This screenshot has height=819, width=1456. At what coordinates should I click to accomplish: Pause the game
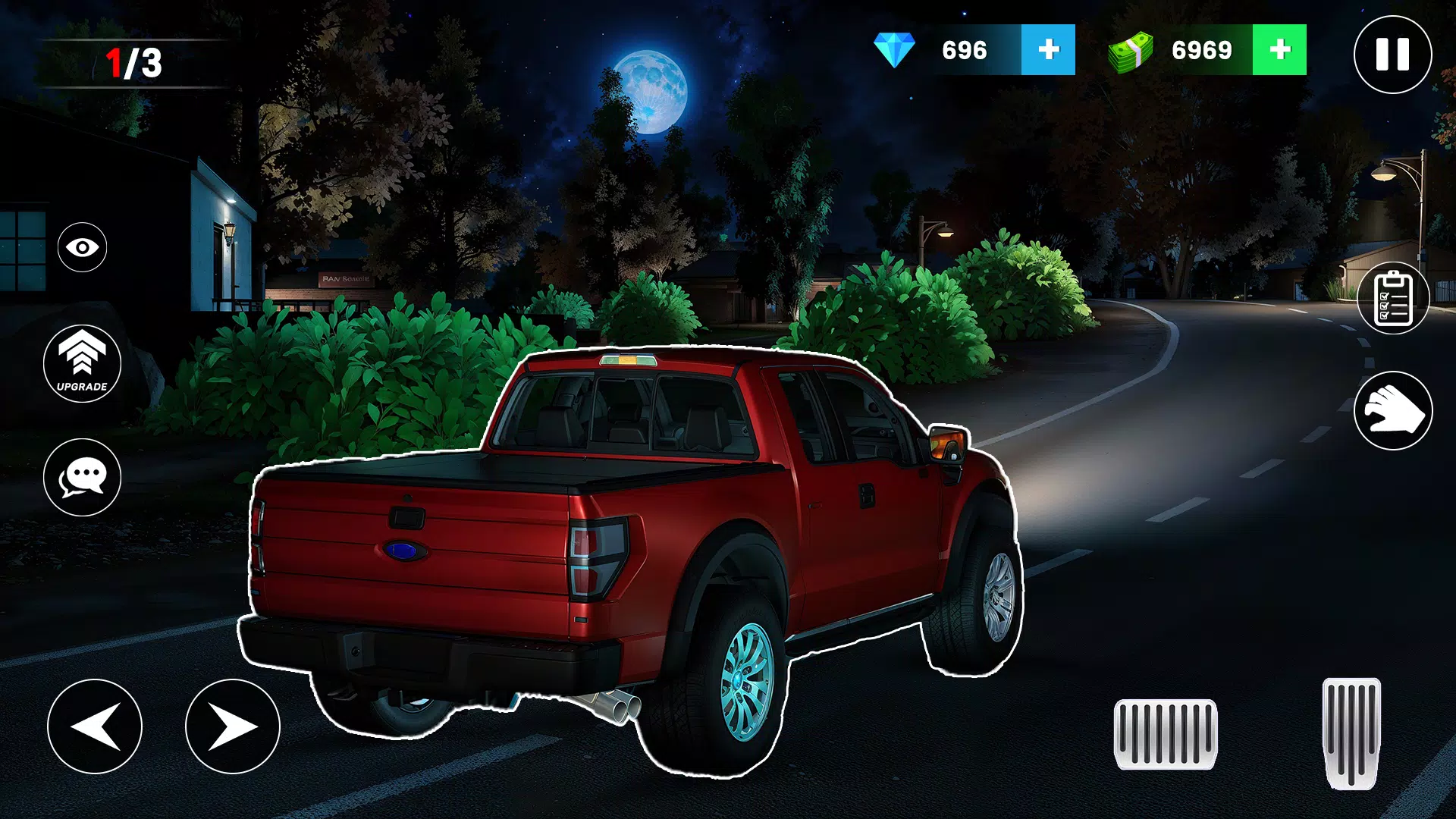tap(1392, 55)
